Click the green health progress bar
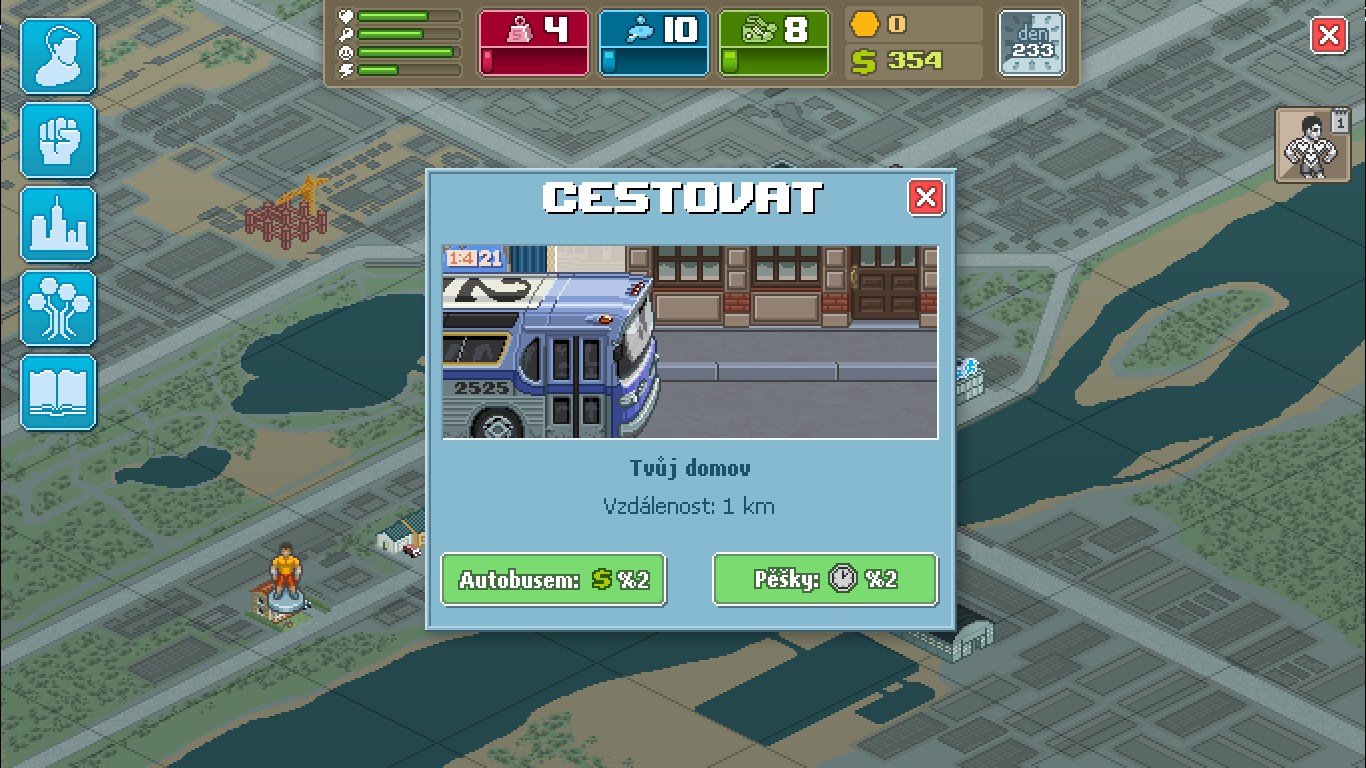 point(410,15)
